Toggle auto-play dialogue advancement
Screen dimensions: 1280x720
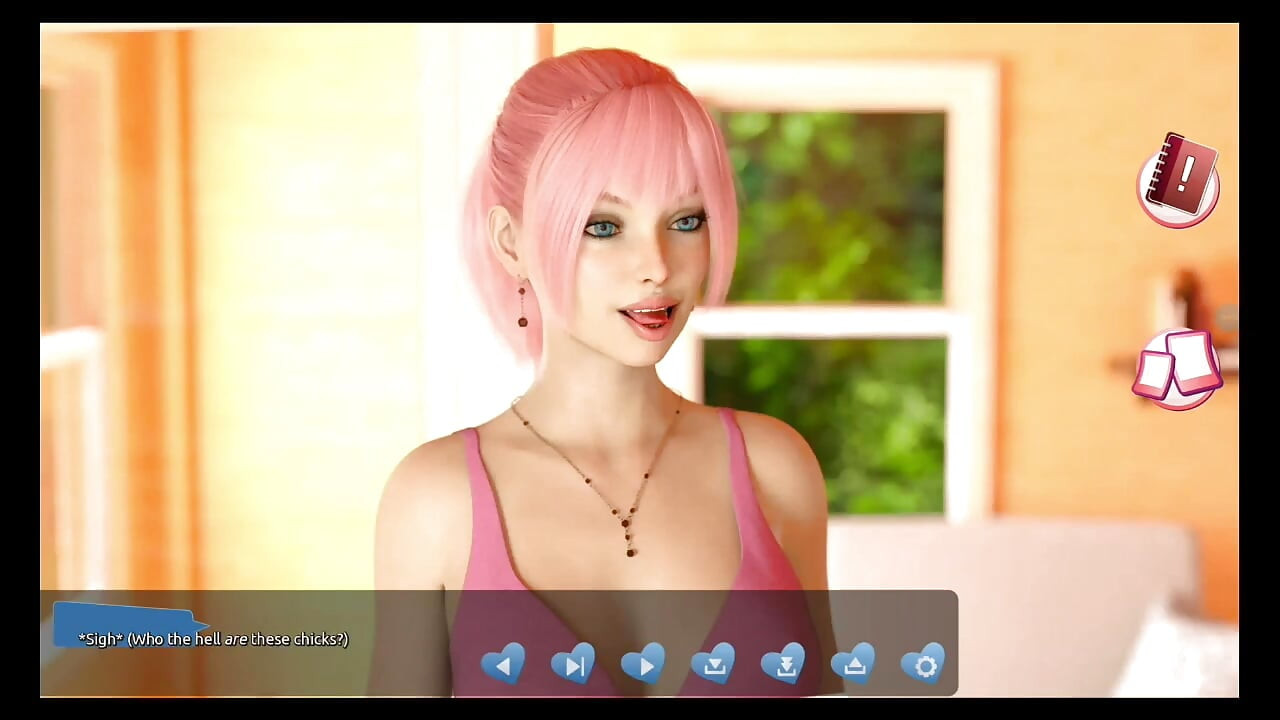[x=643, y=664]
